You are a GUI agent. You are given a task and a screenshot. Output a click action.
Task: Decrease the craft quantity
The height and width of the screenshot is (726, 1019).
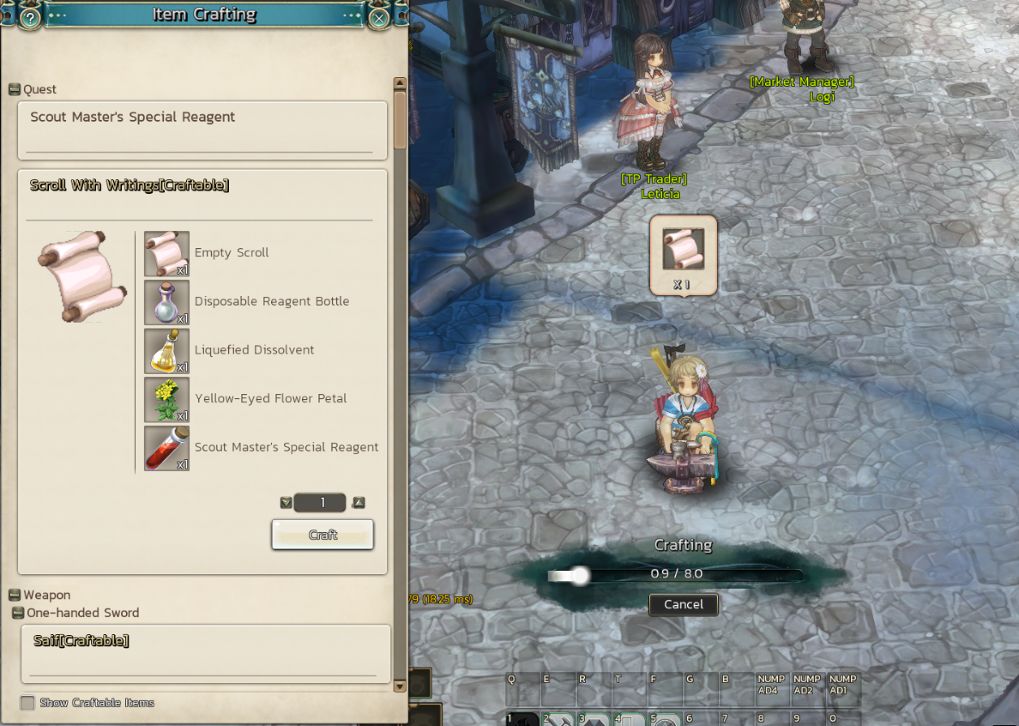(287, 503)
